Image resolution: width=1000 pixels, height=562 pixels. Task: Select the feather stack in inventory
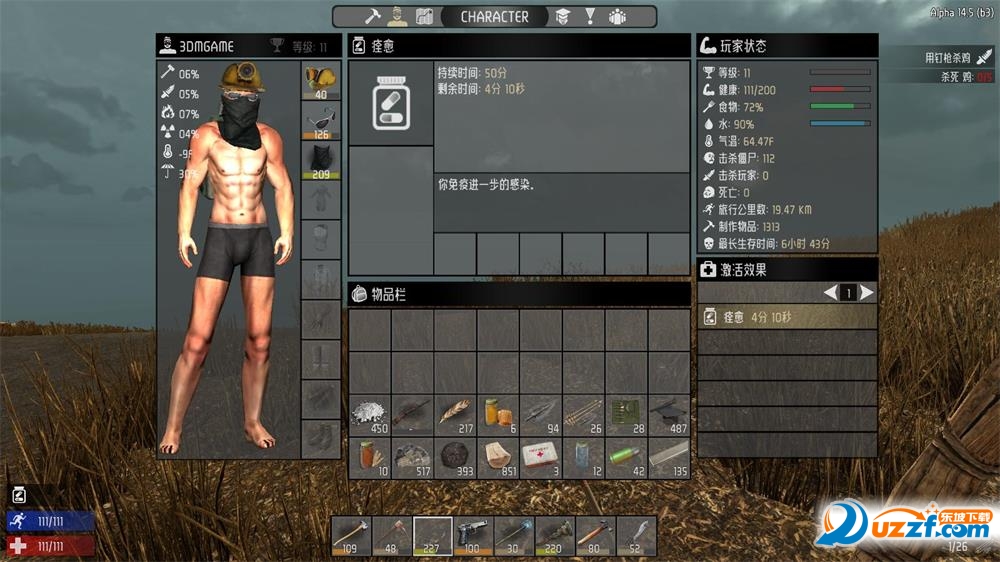coord(455,415)
